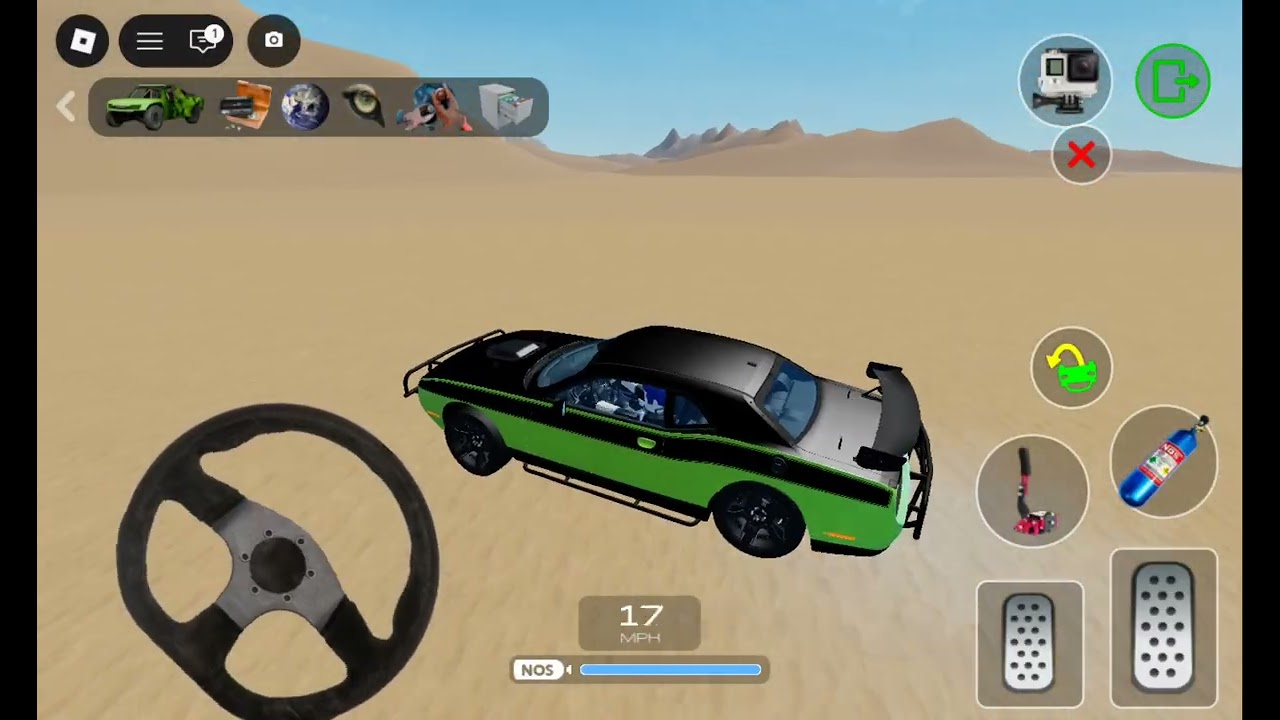Switch view with the GoPro camera button
This screenshot has height=720, width=1280.
[1065, 80]
